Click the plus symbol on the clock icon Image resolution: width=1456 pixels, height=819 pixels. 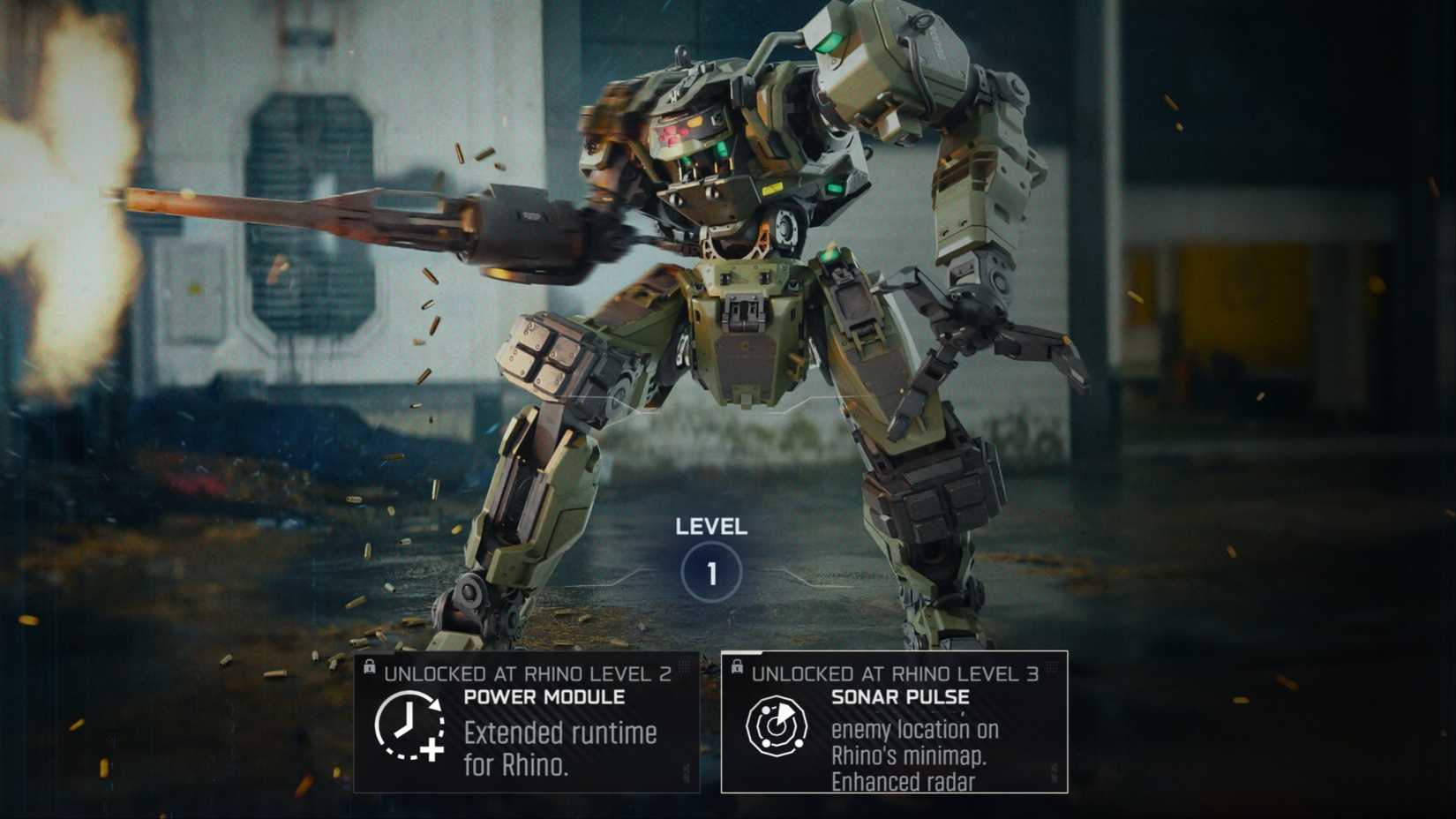tap(432, 750)
